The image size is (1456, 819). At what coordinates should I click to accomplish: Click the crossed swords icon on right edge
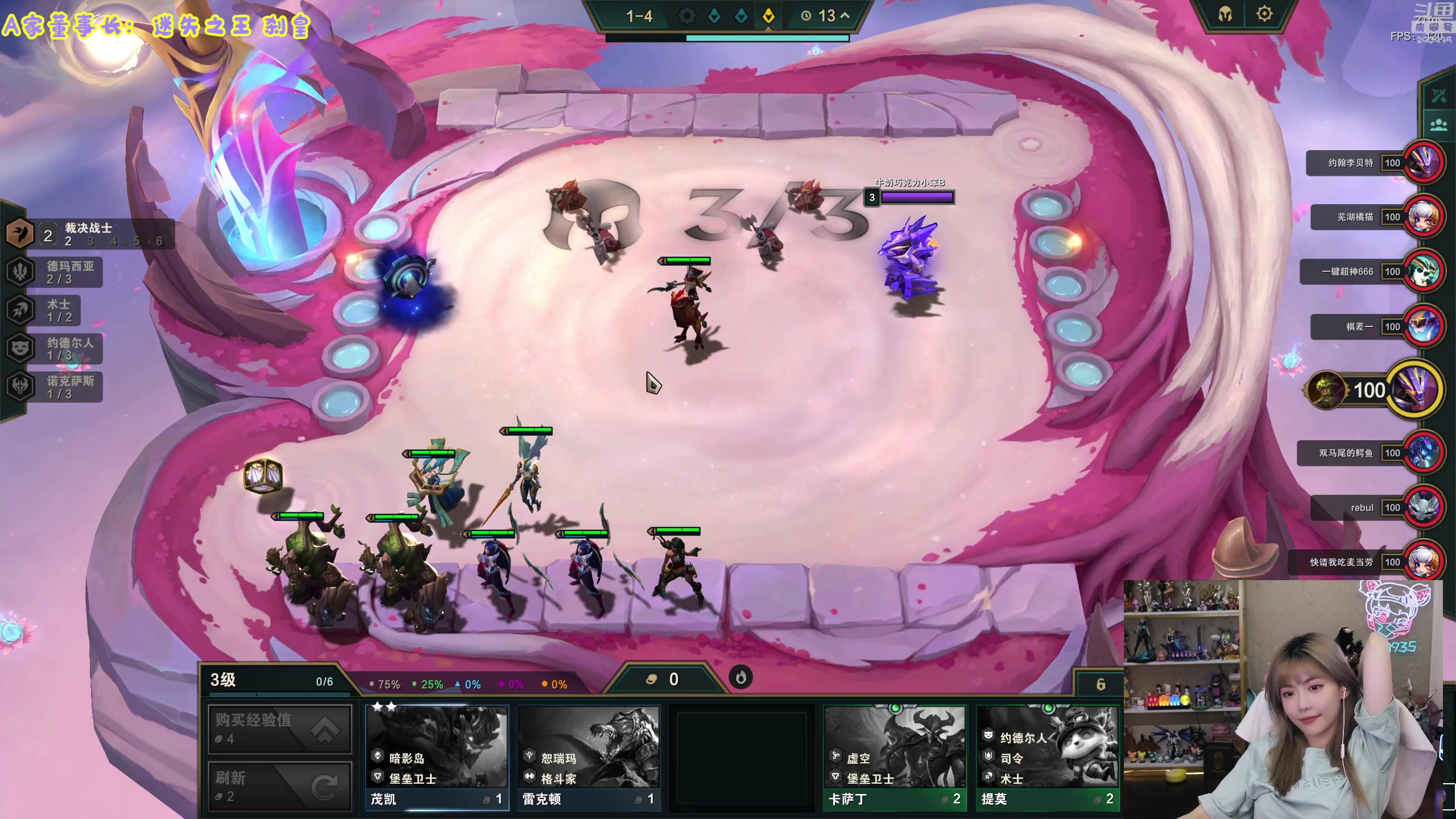point(1438,95)
